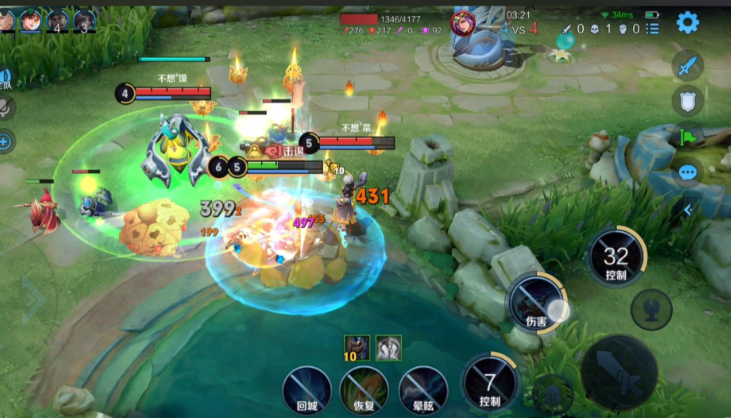The height and width of the screenshot is (418, 731).
Task: Tap the green flag gather signal
Action: [x=687, y=136]
